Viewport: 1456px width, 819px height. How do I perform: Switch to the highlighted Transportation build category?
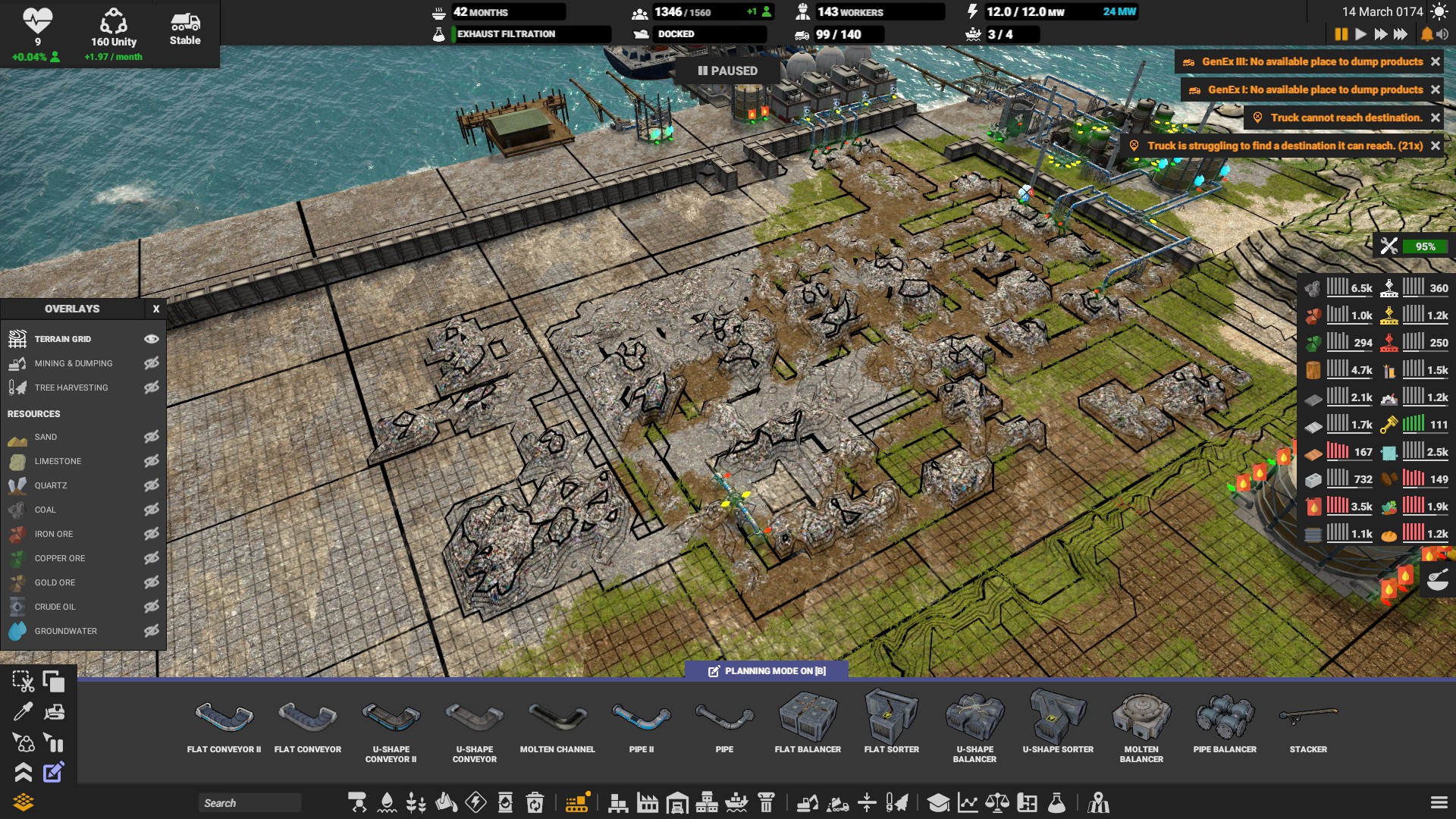577,802
